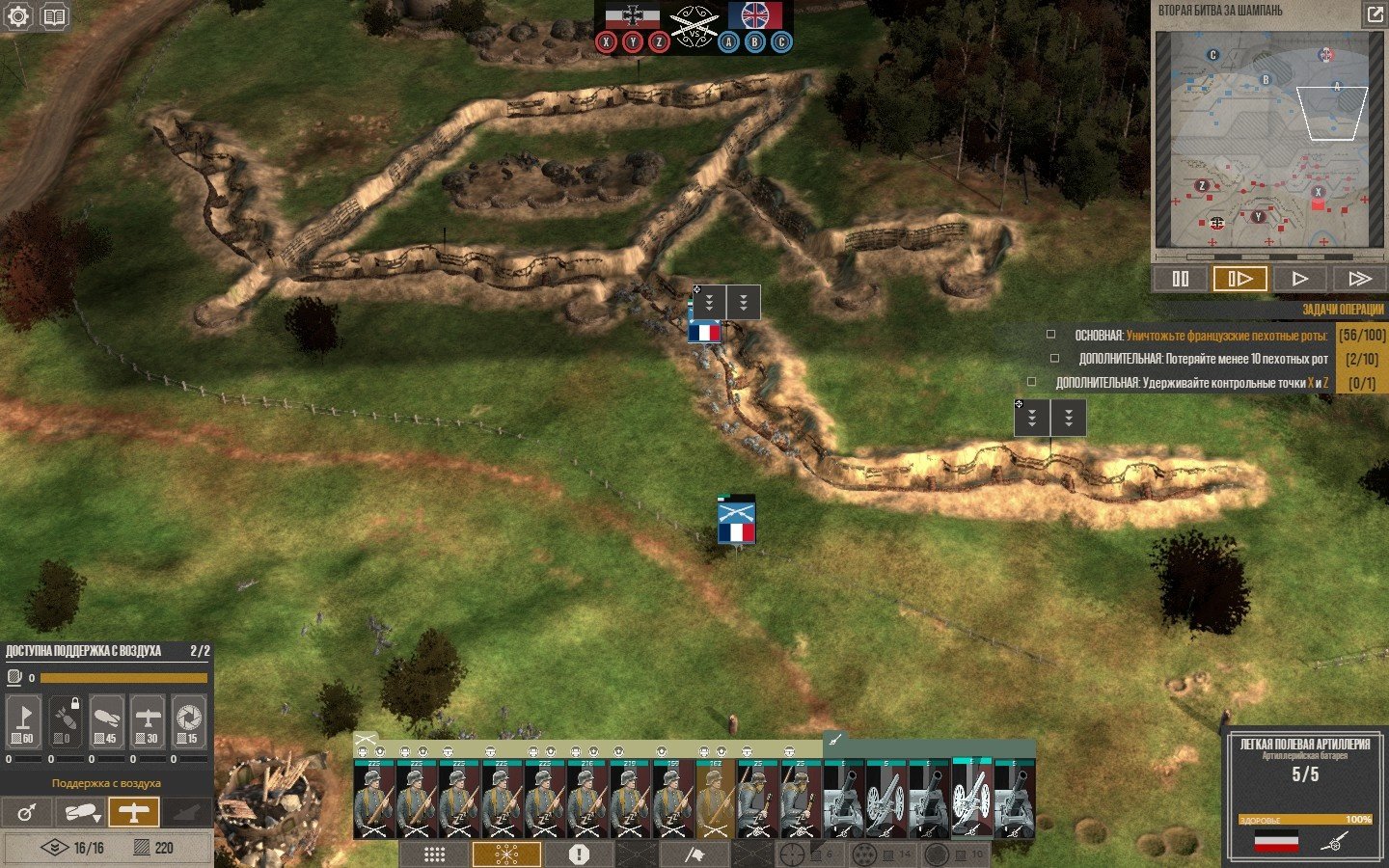1389x868 pixels.
Task: Switch to the gas cloud support tab
Action: (80, 812)
